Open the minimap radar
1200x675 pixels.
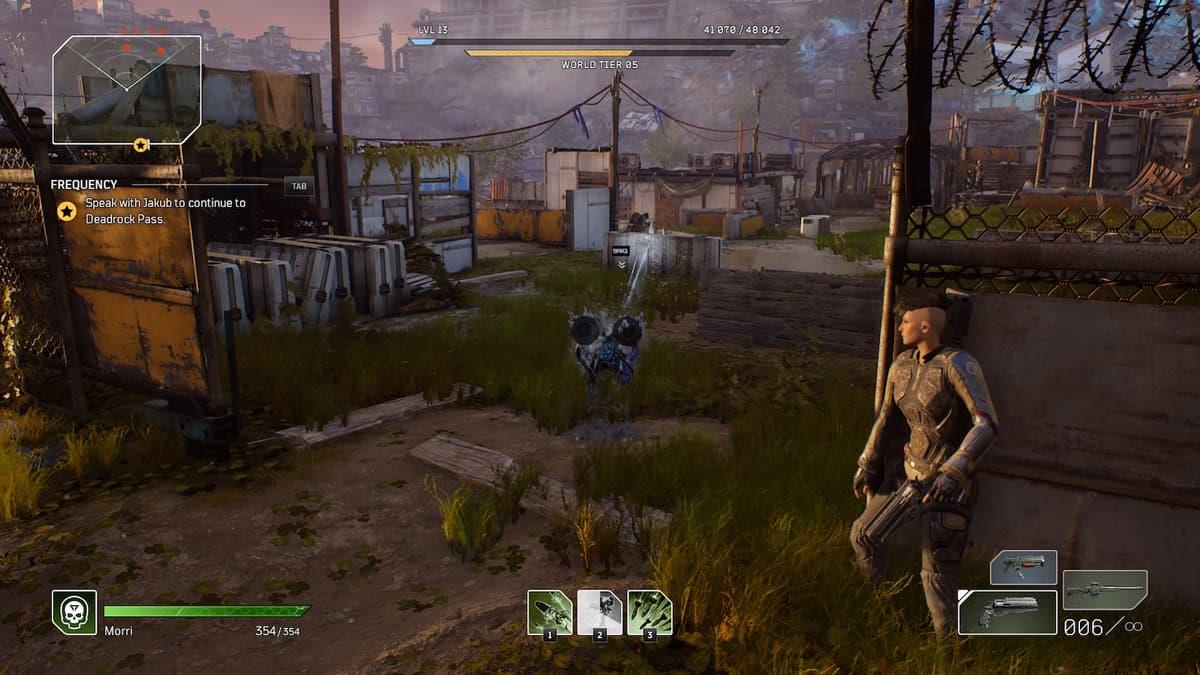tap(127, 90)
